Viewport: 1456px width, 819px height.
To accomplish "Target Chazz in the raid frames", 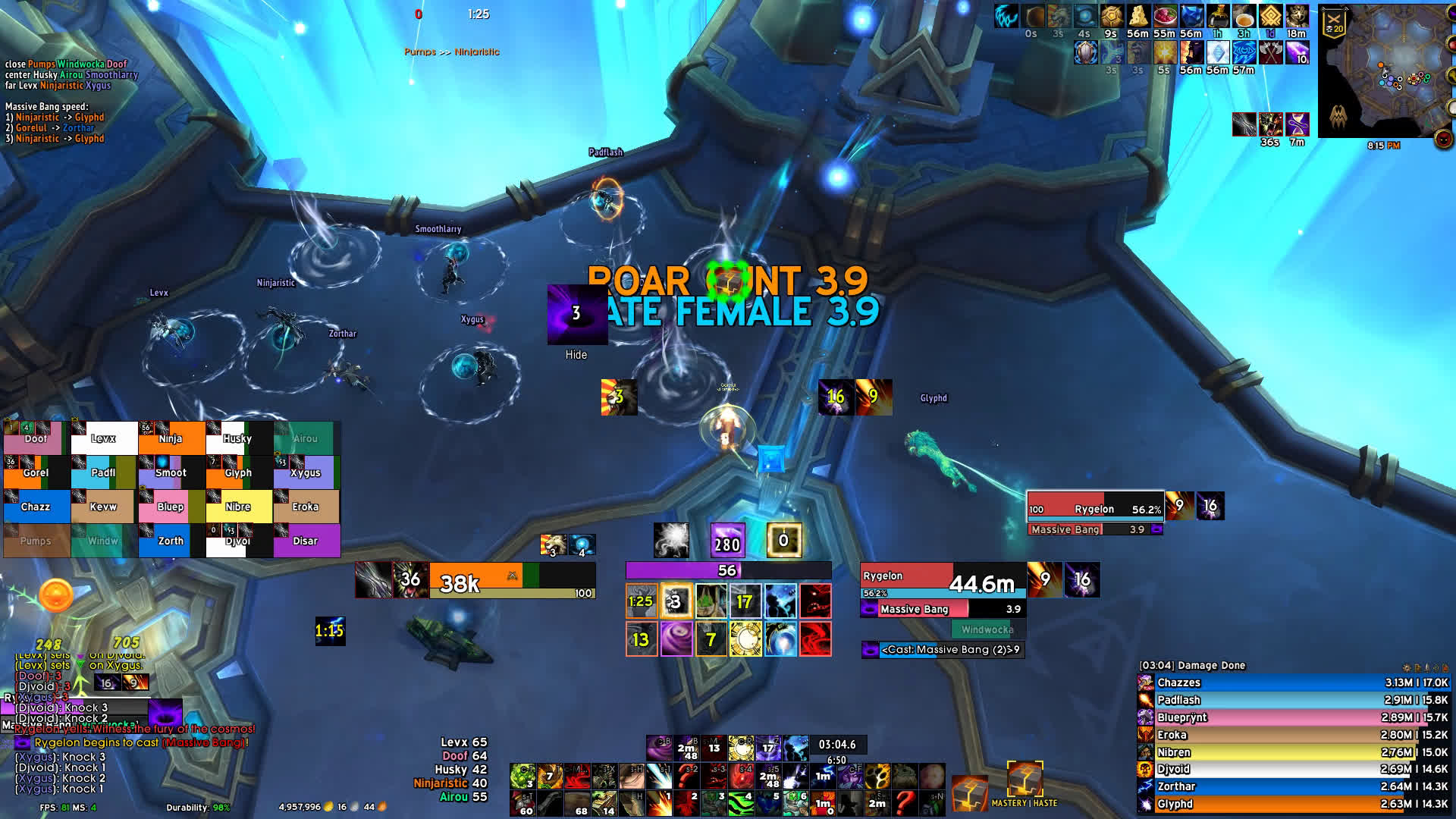I will 36,507.
